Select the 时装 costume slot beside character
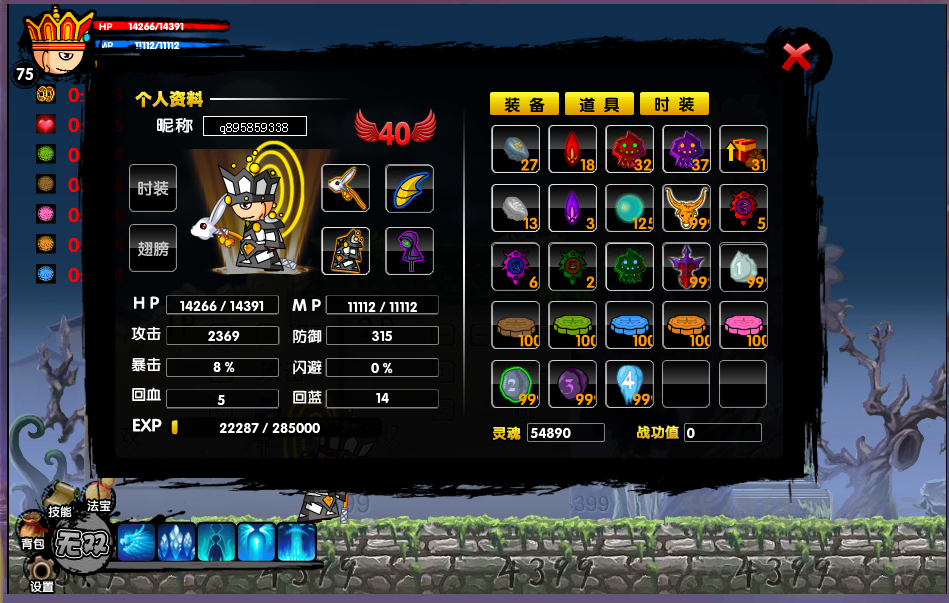The width and height of the screenshot is (949, 603). click(153, 188)
